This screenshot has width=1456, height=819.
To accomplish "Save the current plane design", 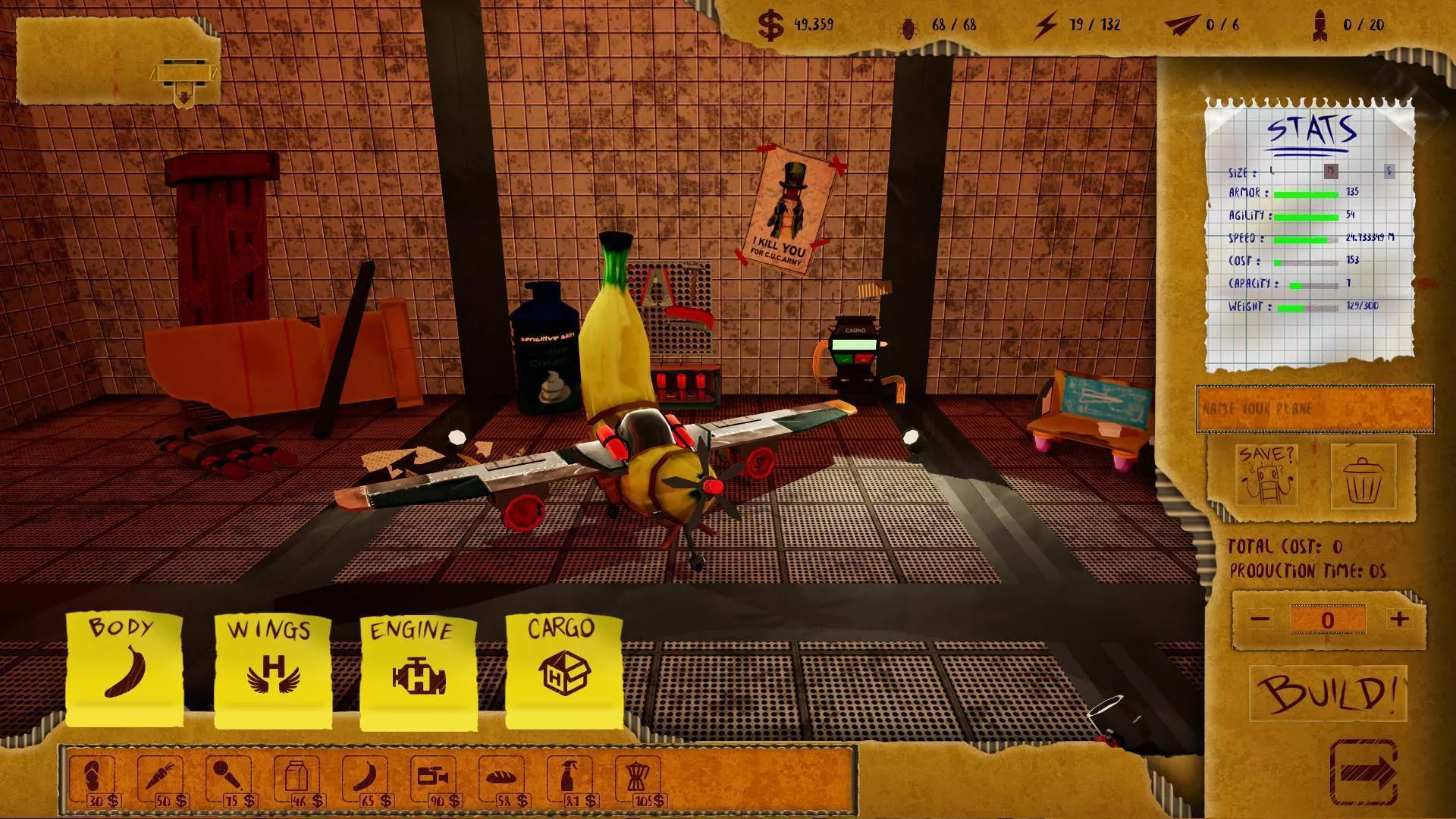I will (x=1266, y=475).
